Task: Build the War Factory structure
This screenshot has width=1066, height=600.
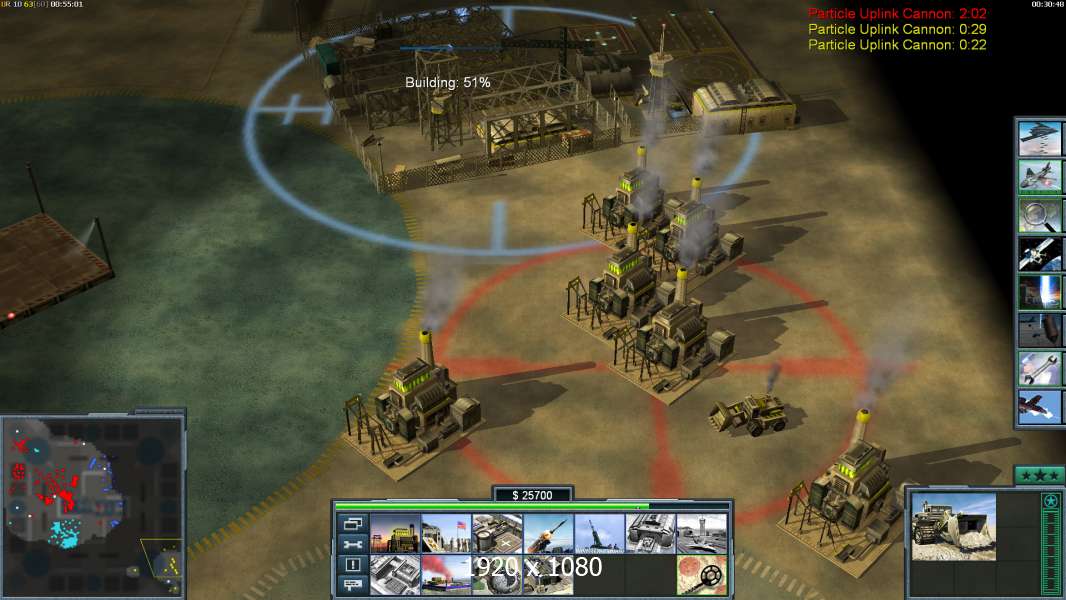Action: tap(651, 534)
